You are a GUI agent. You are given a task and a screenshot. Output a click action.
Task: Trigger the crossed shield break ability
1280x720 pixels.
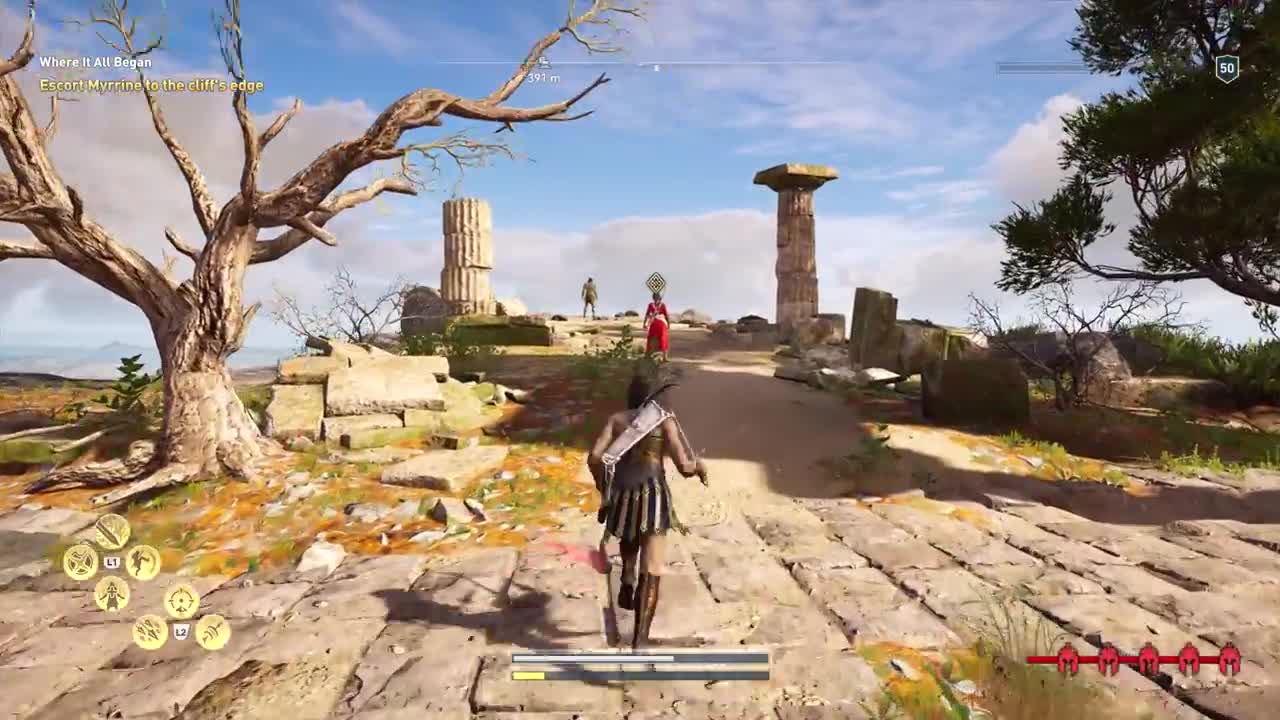pyautogui.click(x=80, y=562)
